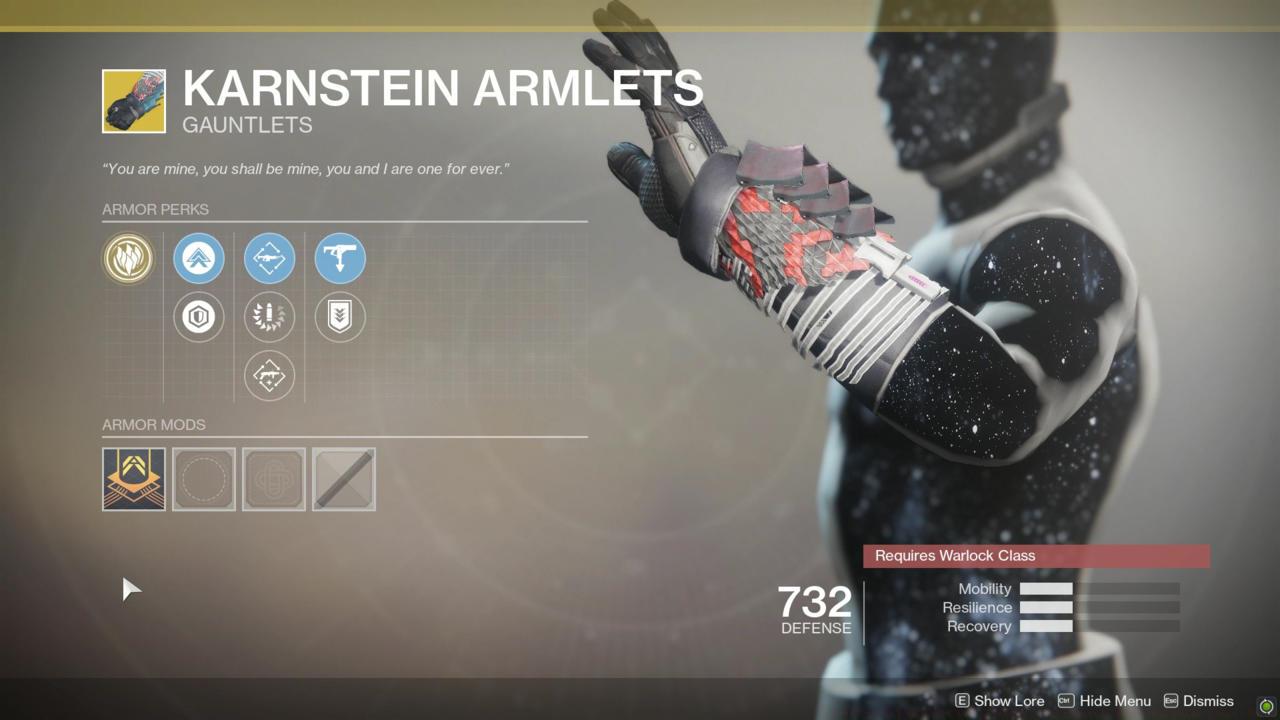This screenshot has width=1280, height=720.
Task: Open the knot-pattern ornament slot
Action: [x=274, y=479]
